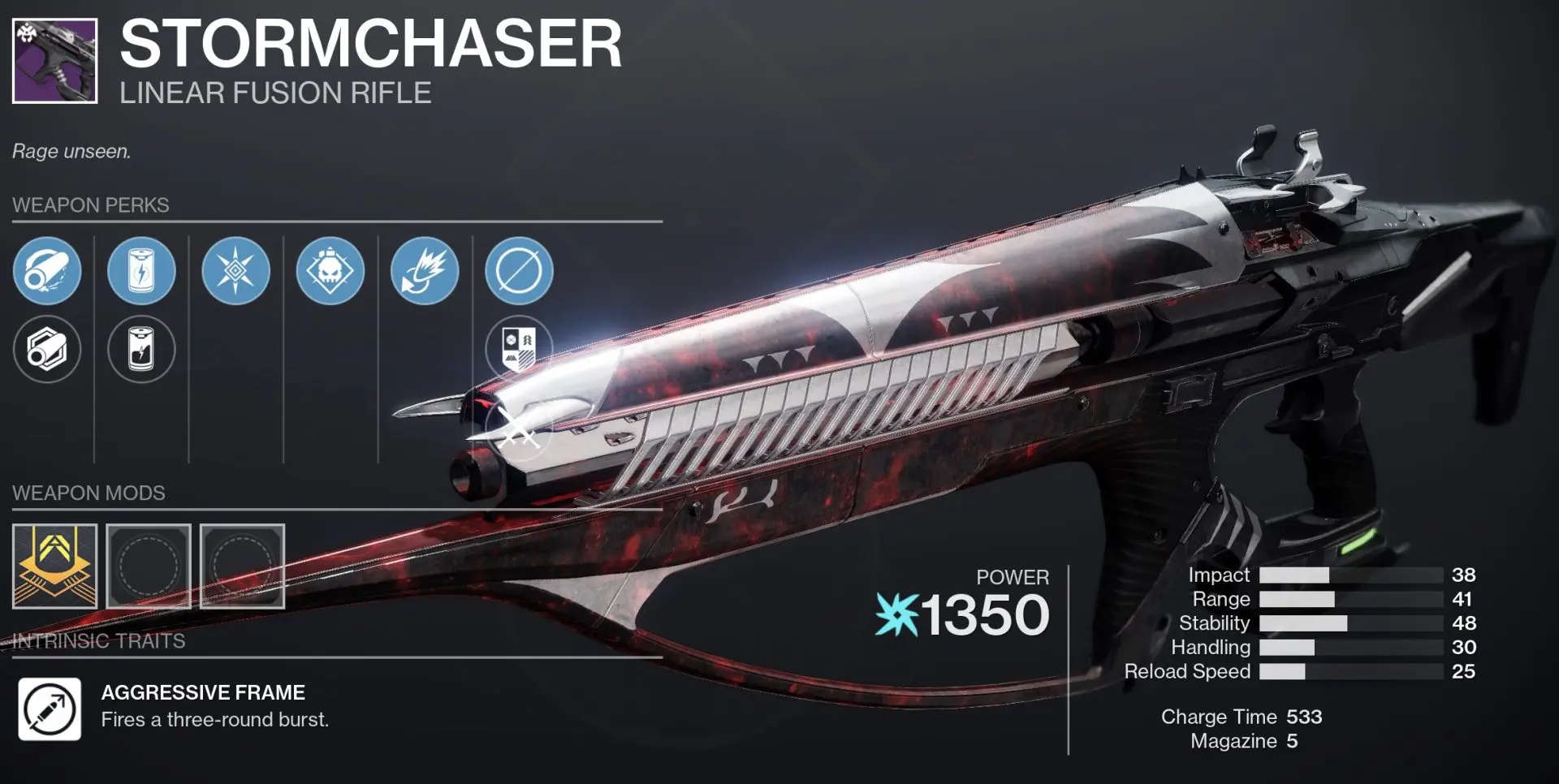Select the Focused Fury perk icon
Viewport: 1559px width, 784px height.
click(235, 273)
